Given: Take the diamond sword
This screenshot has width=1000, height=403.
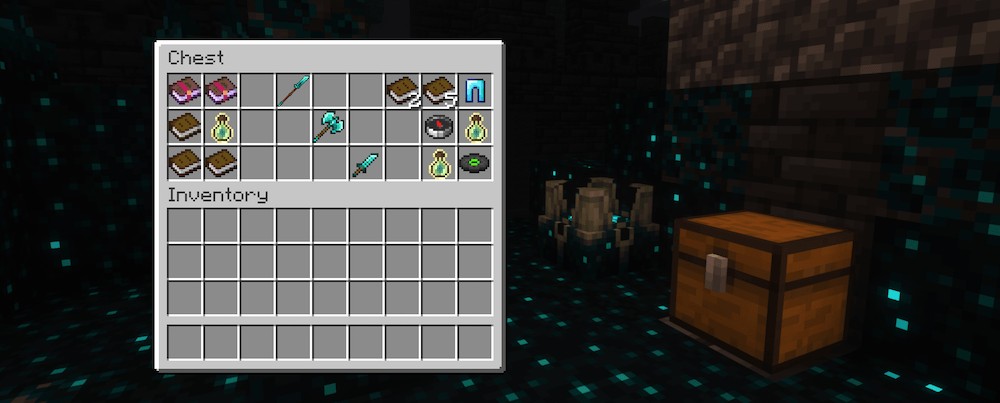Looking at the screenshot, I should tap(366, 163).
